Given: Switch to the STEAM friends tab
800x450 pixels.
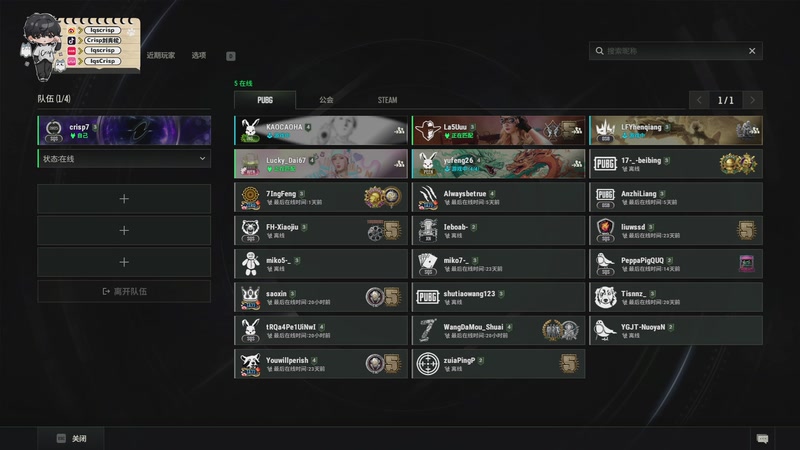Looking at the screenshot, I should 387,100.
